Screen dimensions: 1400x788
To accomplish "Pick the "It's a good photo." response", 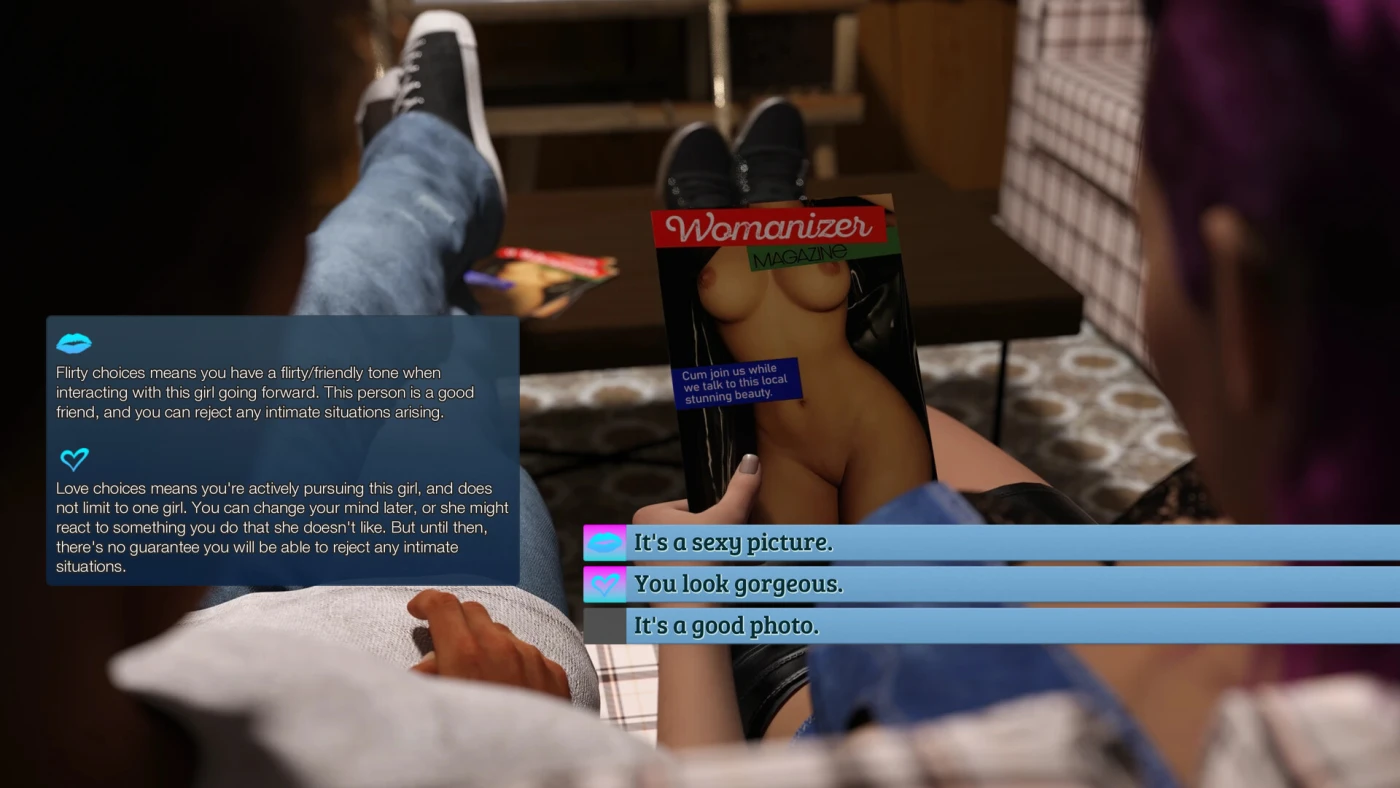I will click(726, 626).
